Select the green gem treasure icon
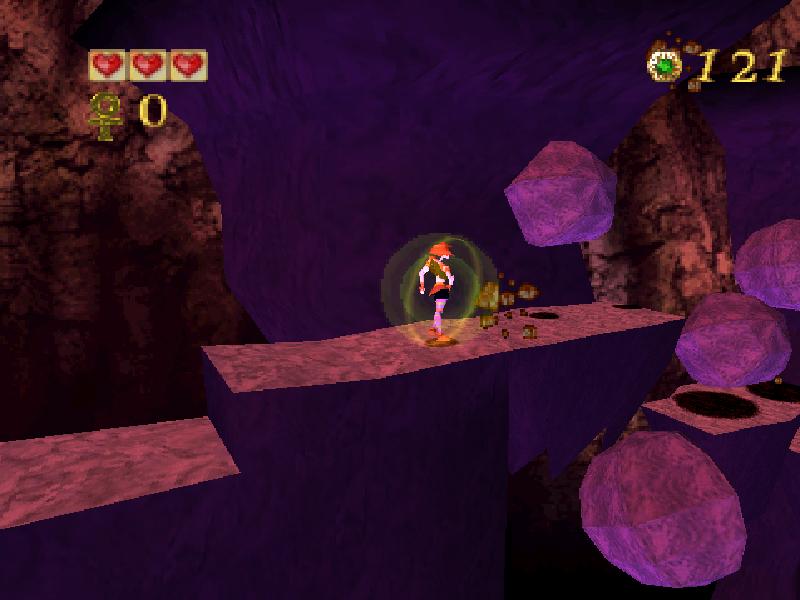Viewport: 800px width, 600px height. click(664, 66)
